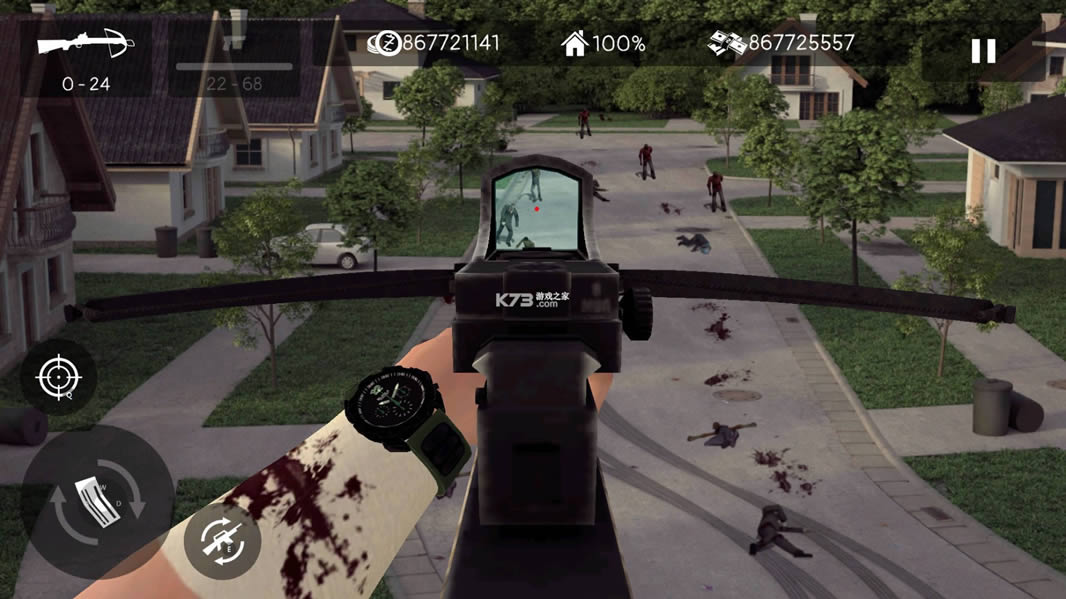The image size is (1066, 599).
Task: Switch to the second weapon slot
Action: [x=235, y=55]
